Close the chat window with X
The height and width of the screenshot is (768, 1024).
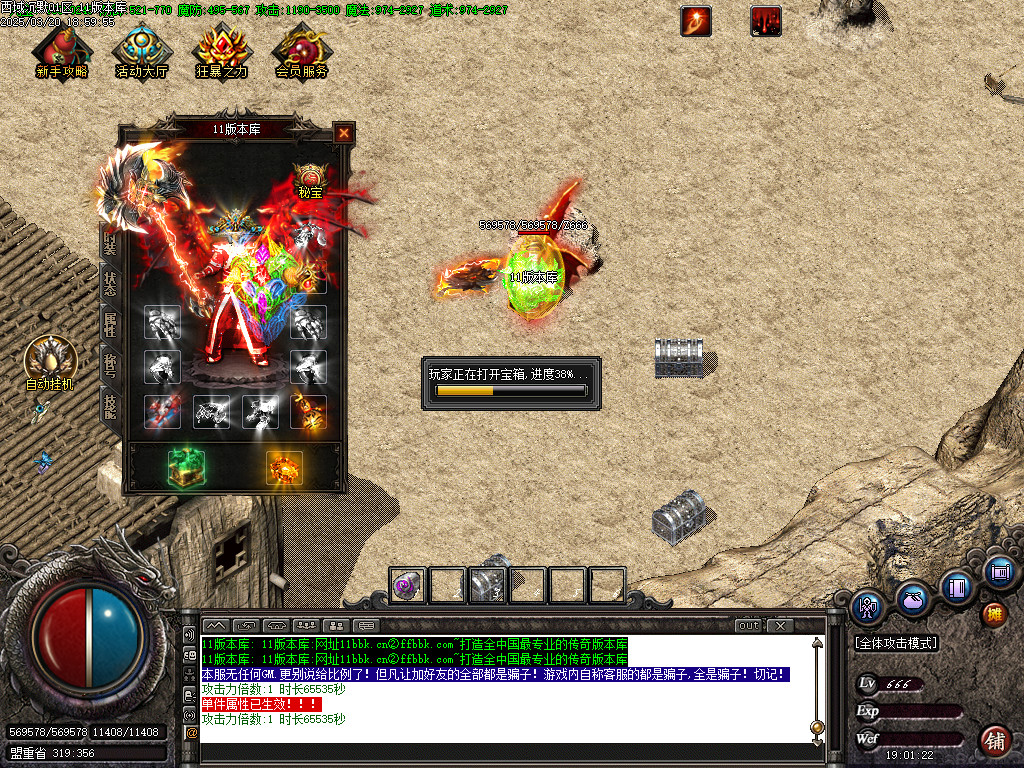pyautogui.click(x=779, y=626)
